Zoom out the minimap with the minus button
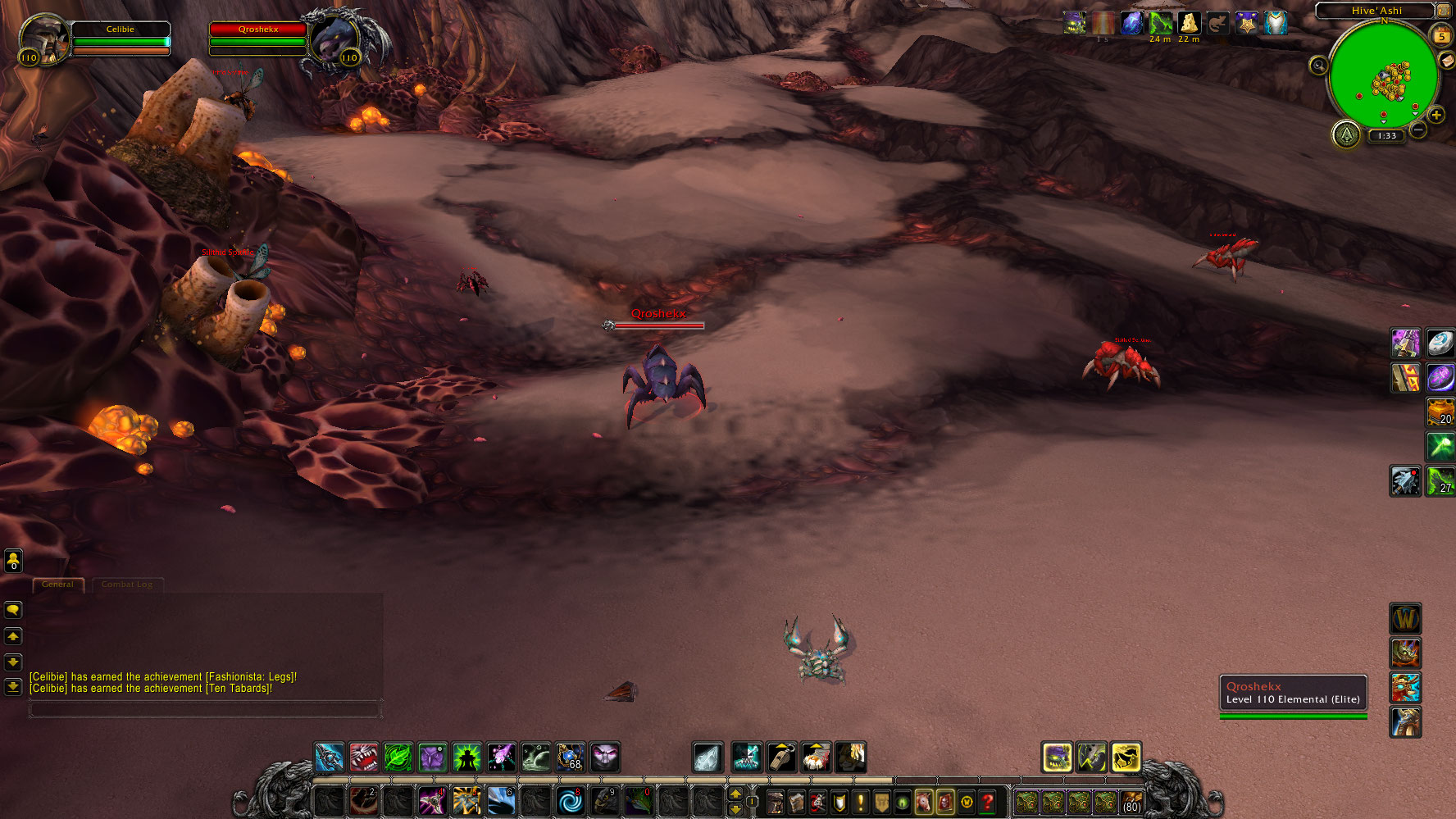The height and width of the screenshot is (819, 1456). pyautogui.click(x=1418, y=130)
